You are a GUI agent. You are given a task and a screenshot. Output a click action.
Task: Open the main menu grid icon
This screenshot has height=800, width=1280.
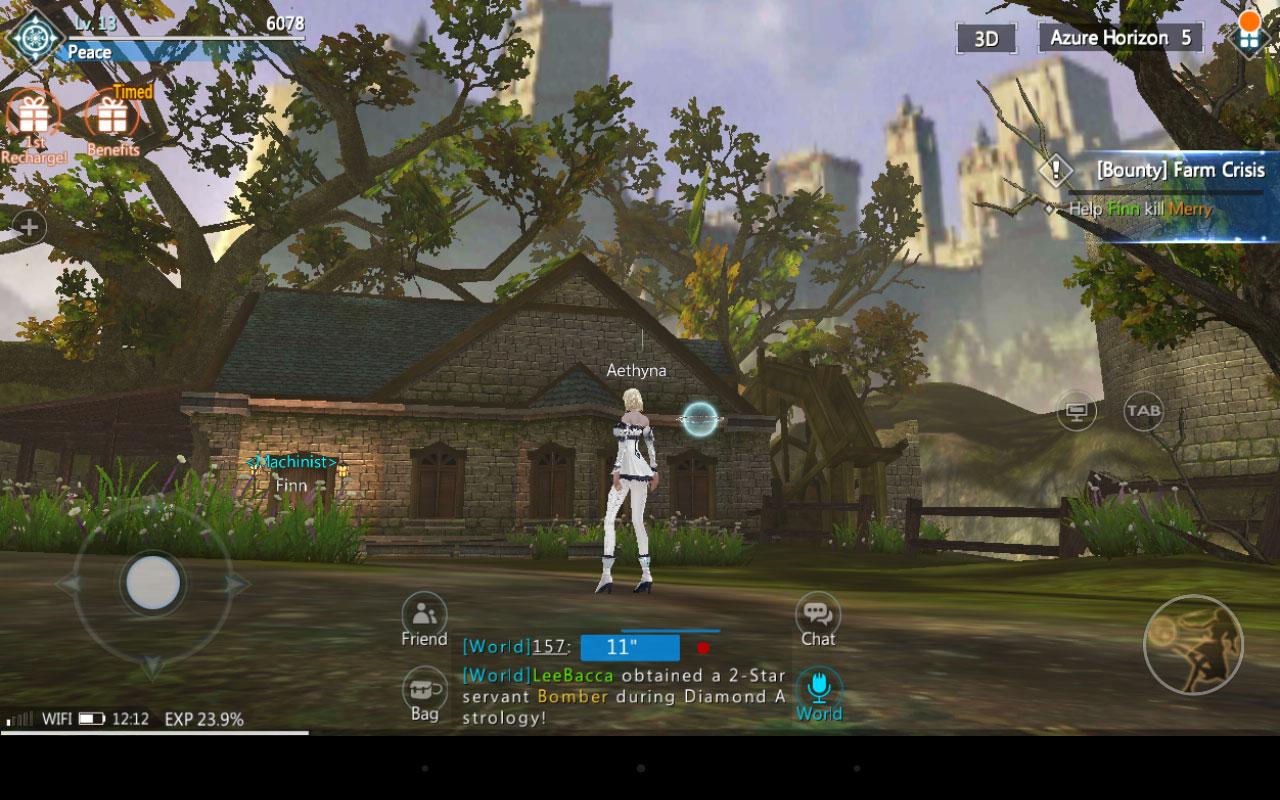[1248, 36]
